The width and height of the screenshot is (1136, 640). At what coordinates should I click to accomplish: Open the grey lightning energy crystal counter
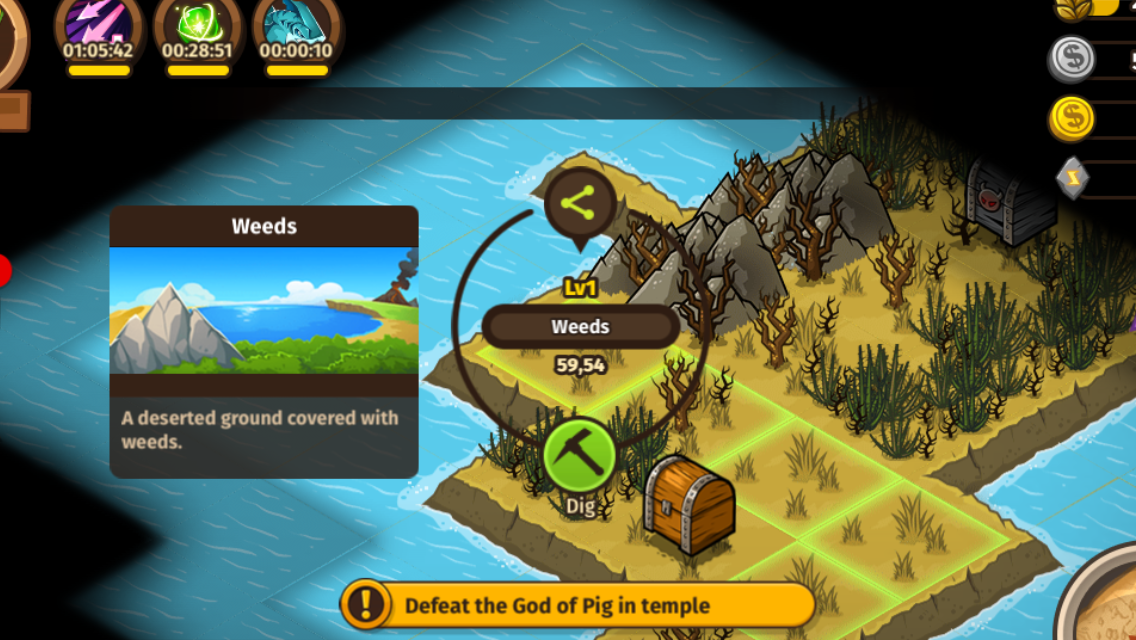pos(1072,178)
